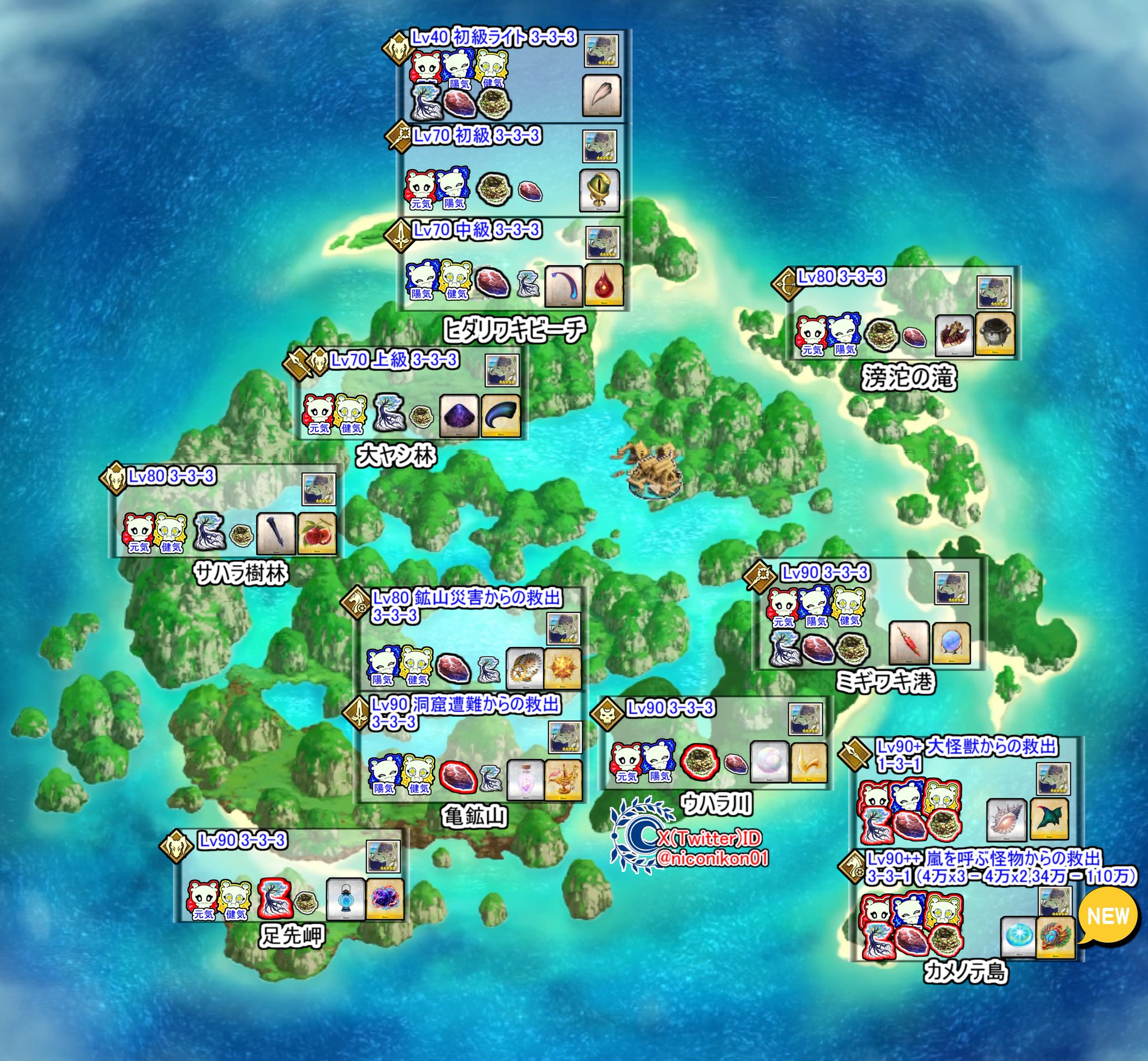Select the Lv40 初級ライト quest
1148x1061 pixels.
coord(493,38)
